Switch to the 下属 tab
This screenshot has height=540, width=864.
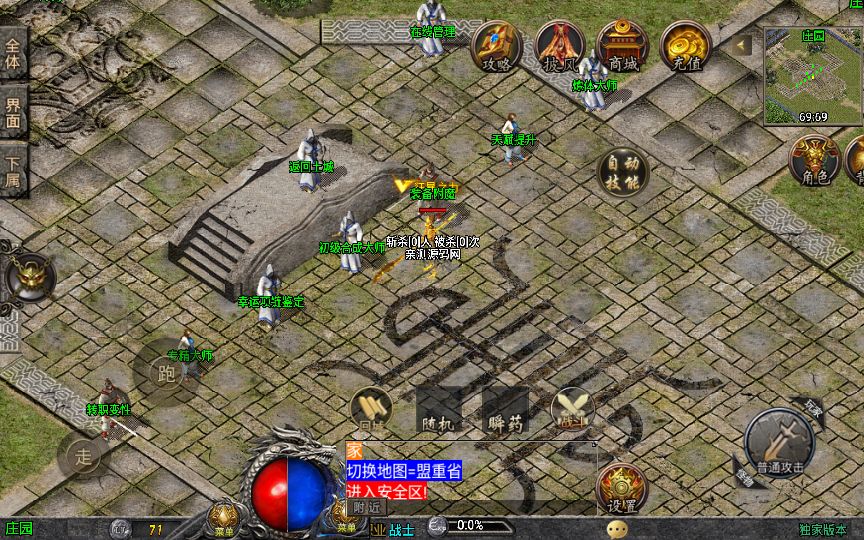pos(13,171)
